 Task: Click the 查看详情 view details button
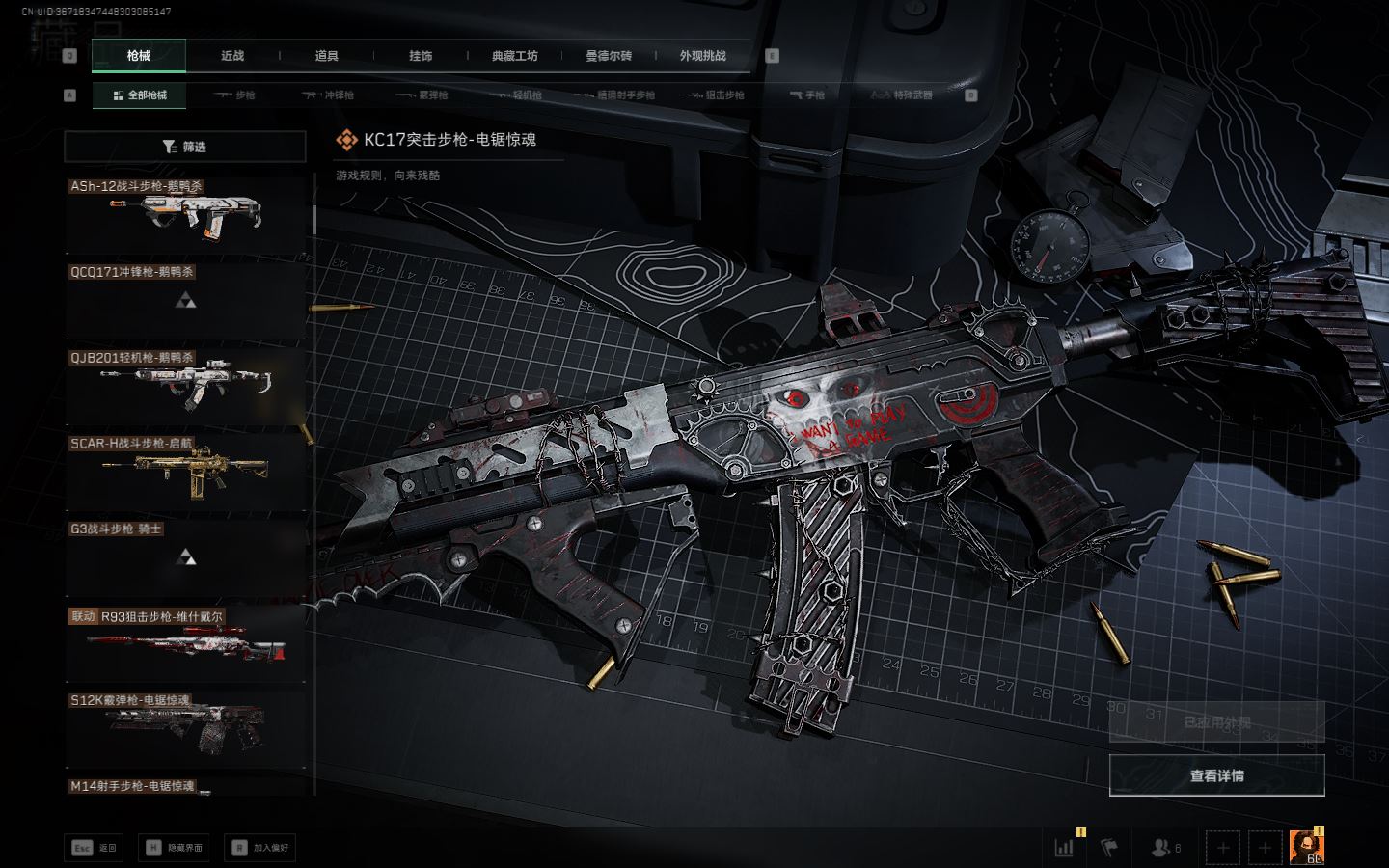[1216, 775]
